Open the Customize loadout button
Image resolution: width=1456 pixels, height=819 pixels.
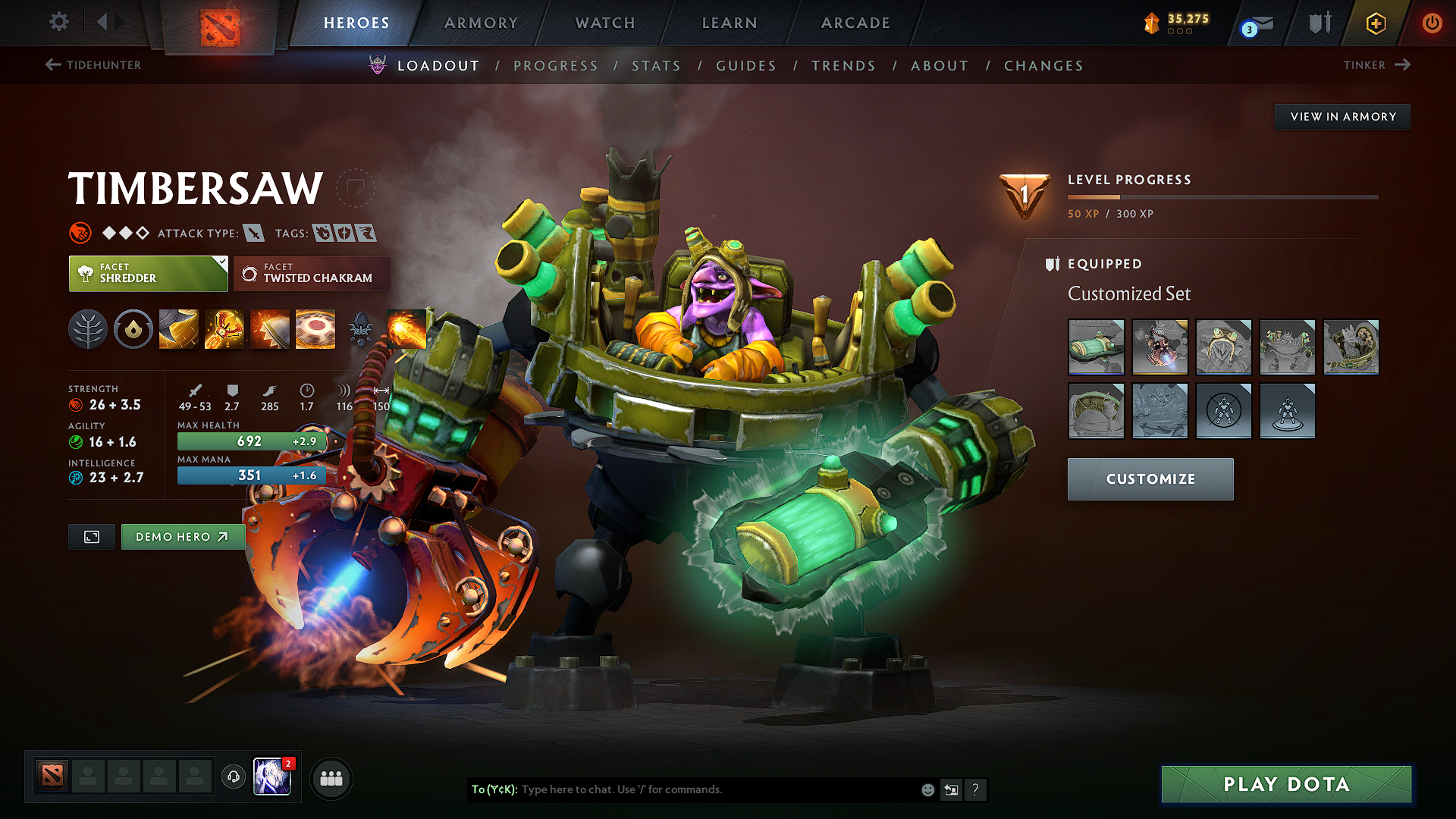1150,479
